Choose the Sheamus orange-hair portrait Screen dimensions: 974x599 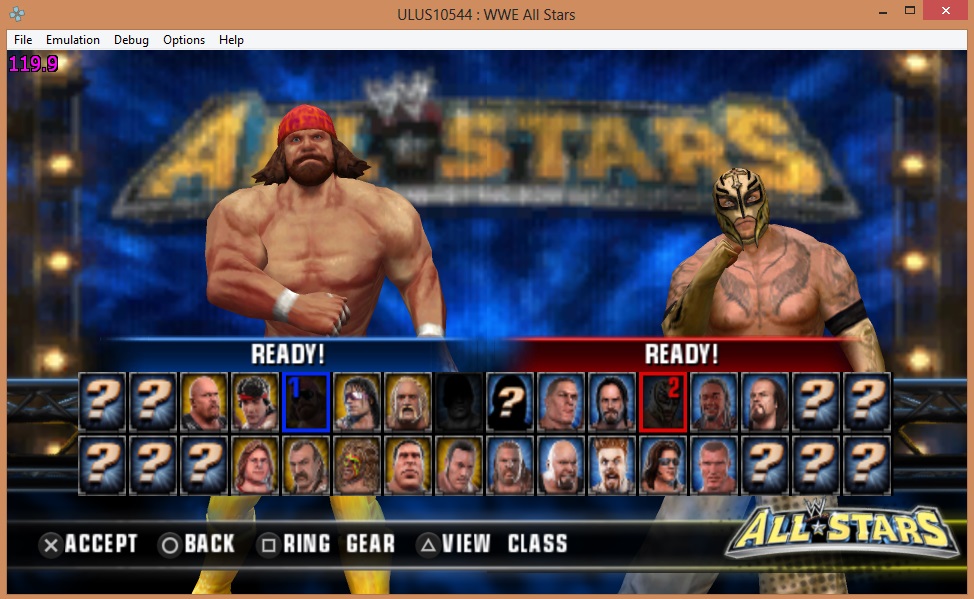(x=612, y=465)
